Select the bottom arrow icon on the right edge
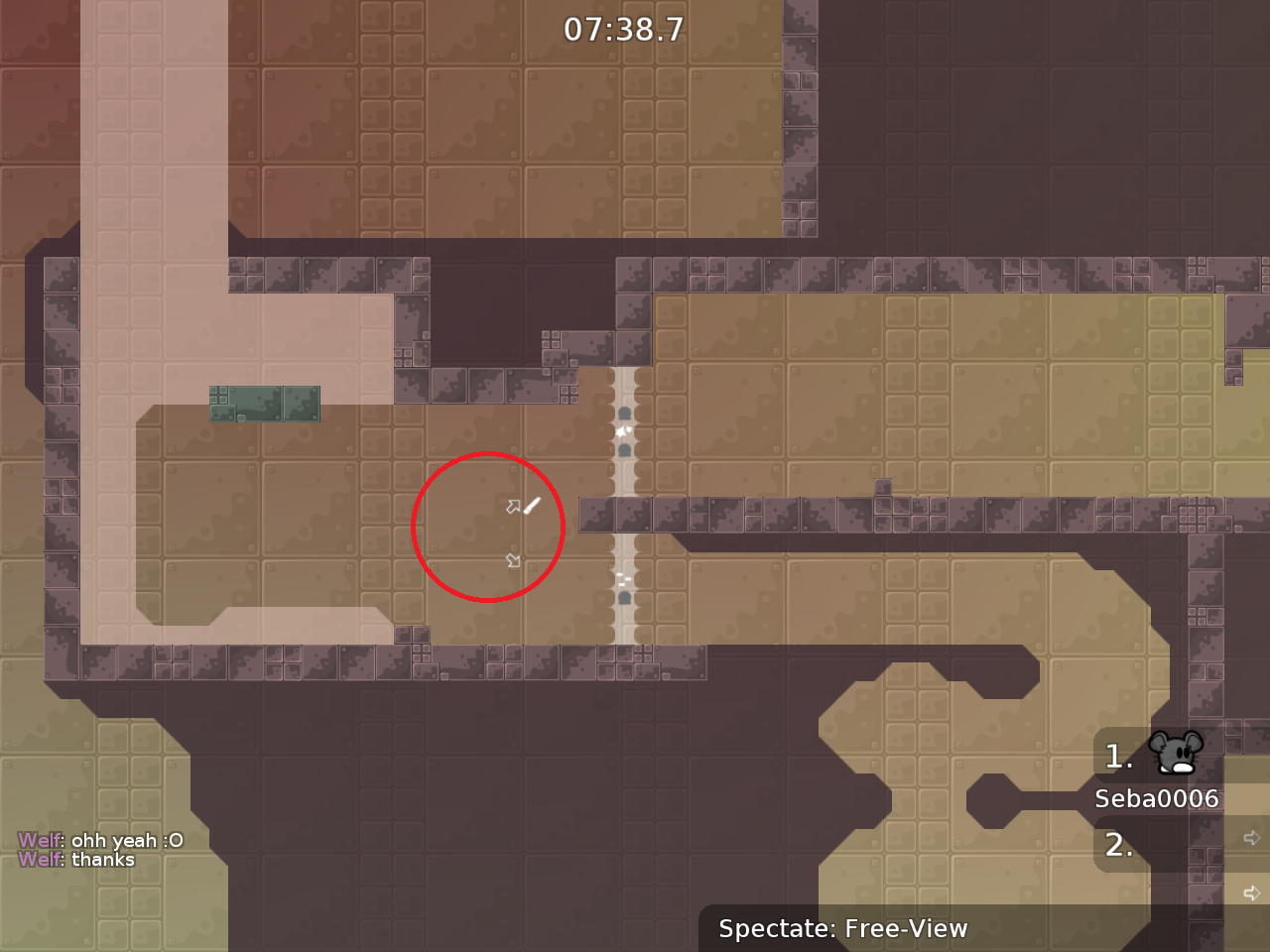 click(x=1251, y=892)
